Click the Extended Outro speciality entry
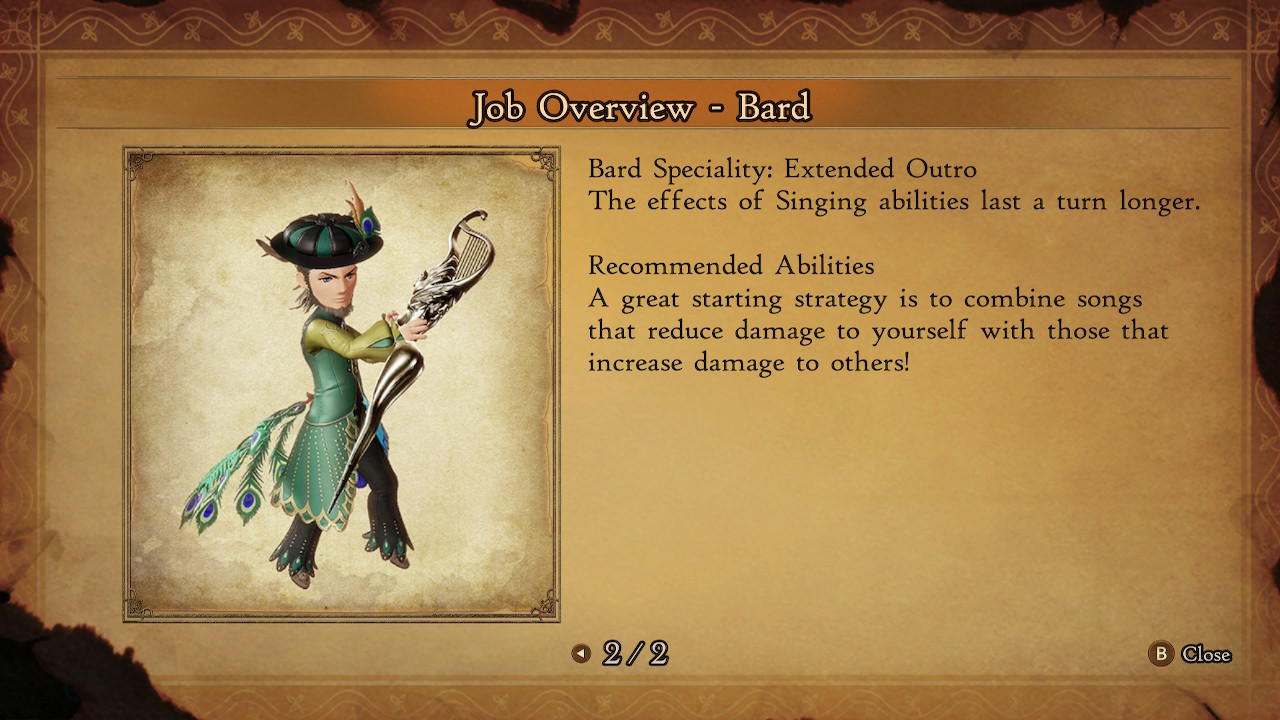The width and height of the screenshot is (1280, 720). point(785,169)
